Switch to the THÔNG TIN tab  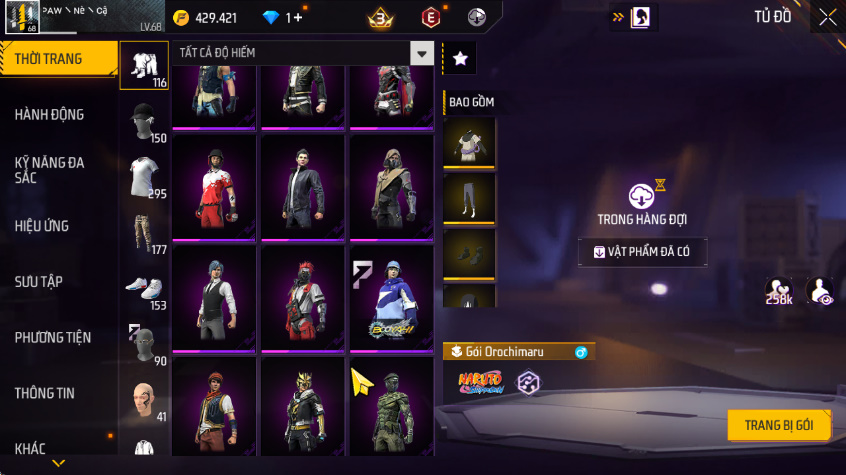coord(45,393)
